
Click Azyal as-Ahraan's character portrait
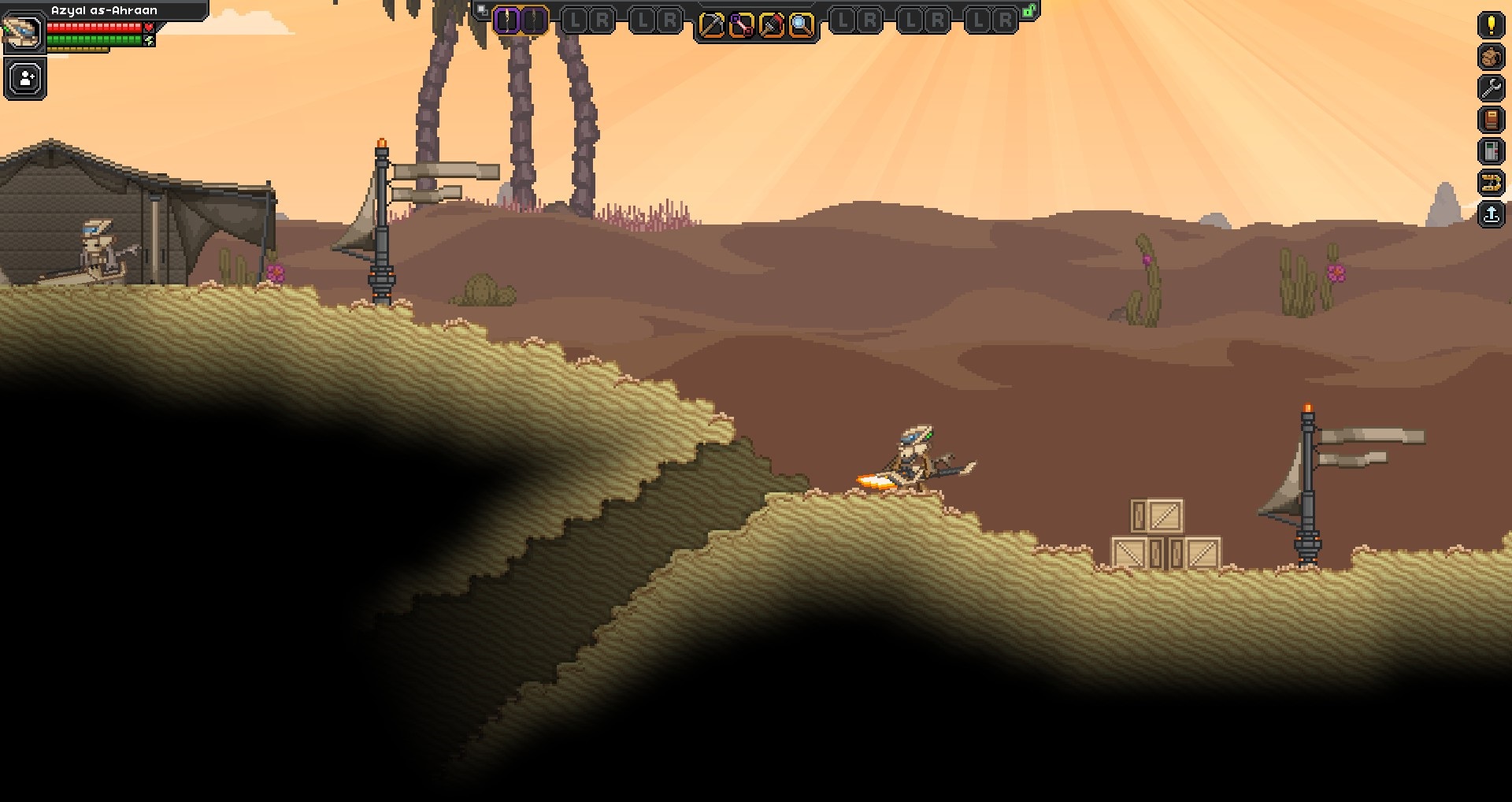point(22,32)
